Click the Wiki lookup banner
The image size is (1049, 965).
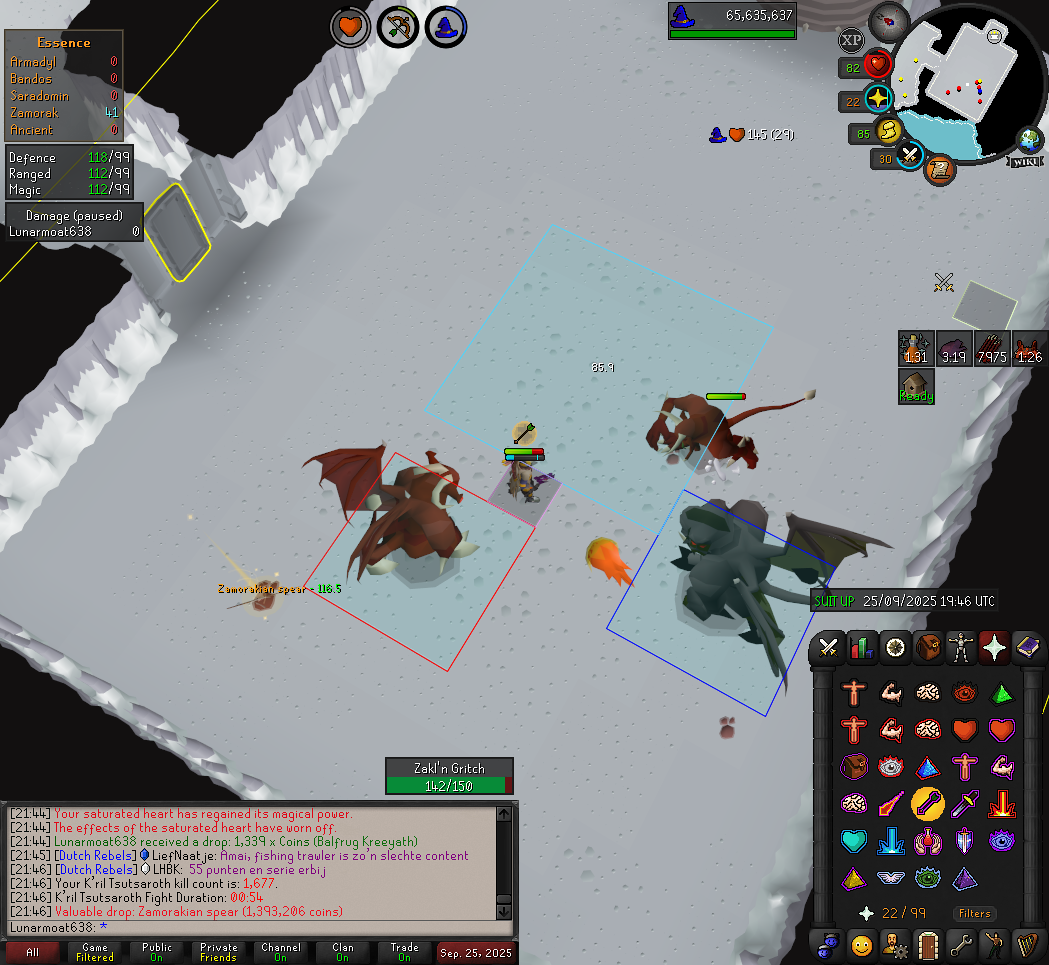[x=1024, y=161]
